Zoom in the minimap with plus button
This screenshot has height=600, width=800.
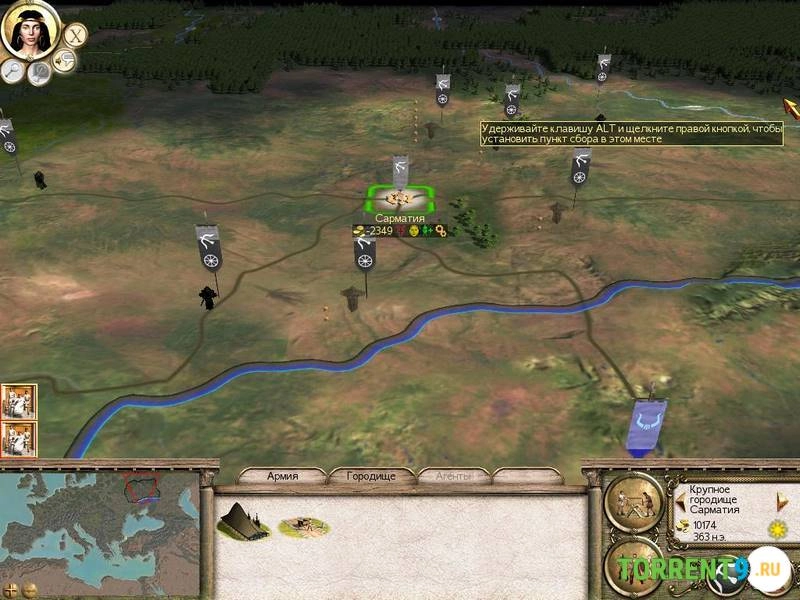point(12,589)
